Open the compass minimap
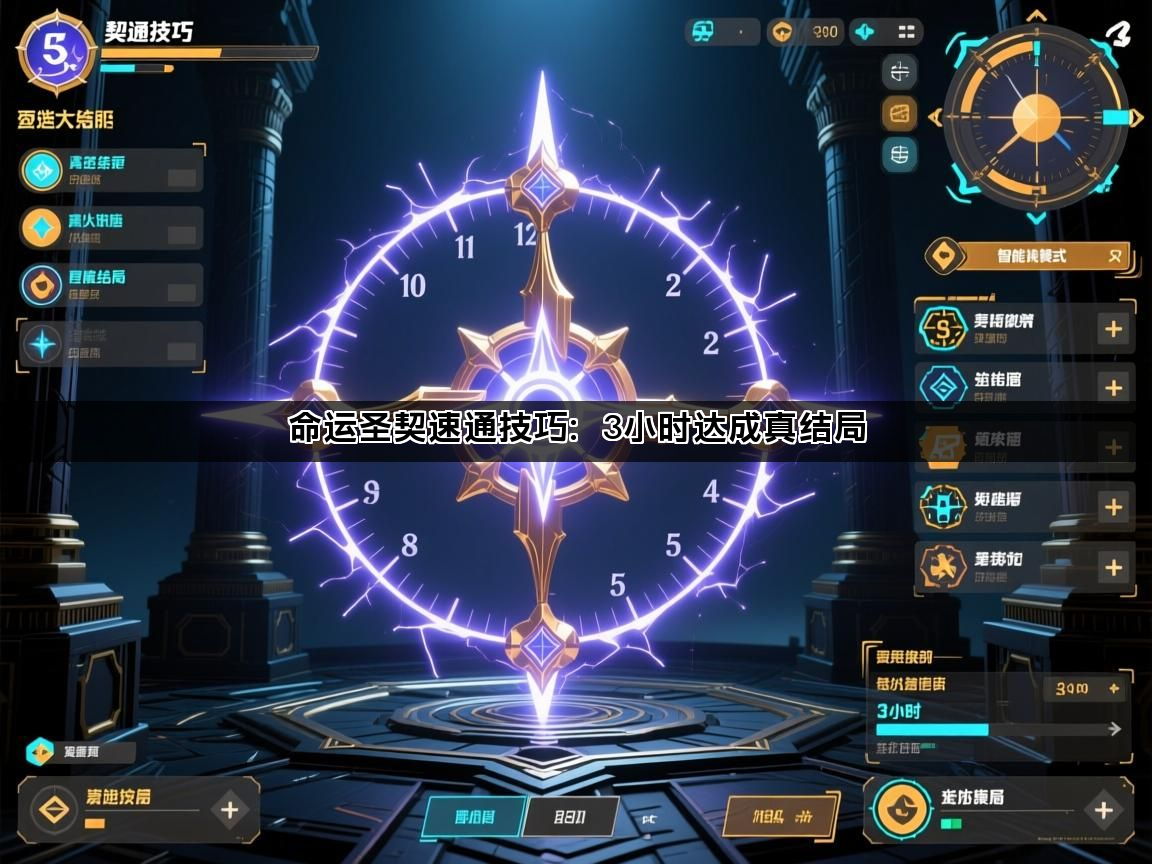The image size is (1152, 864). coord(1035,119)
